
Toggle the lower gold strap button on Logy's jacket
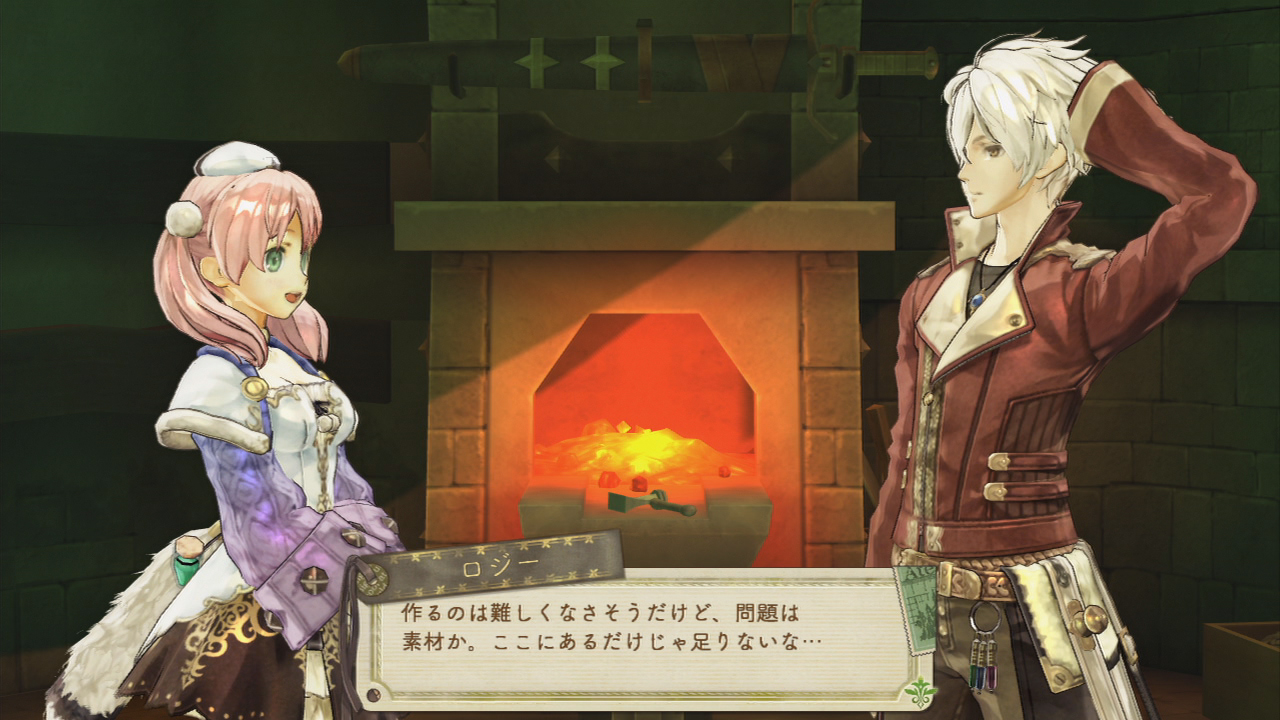[x=996, y=491]
